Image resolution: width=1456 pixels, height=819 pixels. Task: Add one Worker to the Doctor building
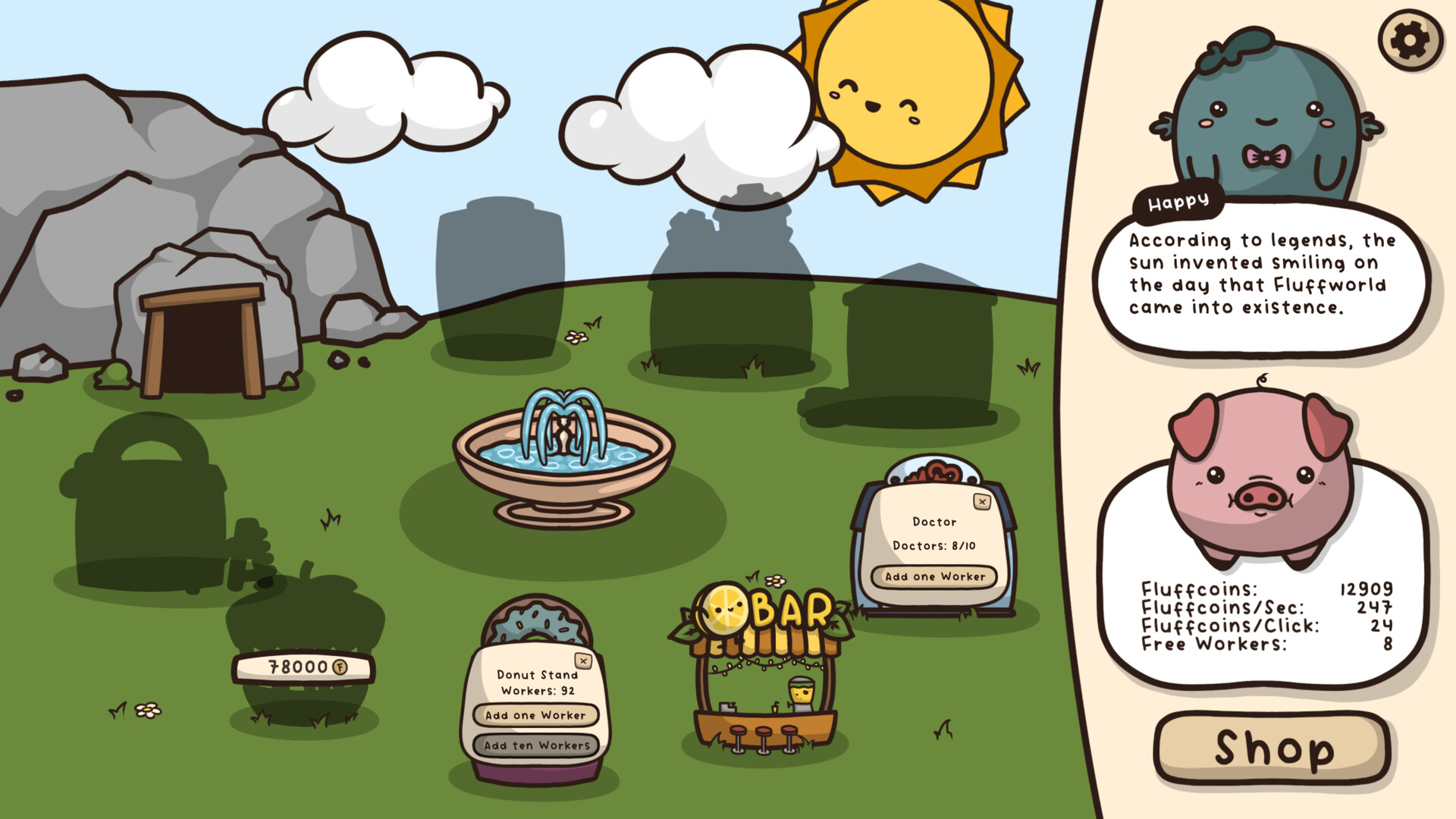(x=934, y=577)
